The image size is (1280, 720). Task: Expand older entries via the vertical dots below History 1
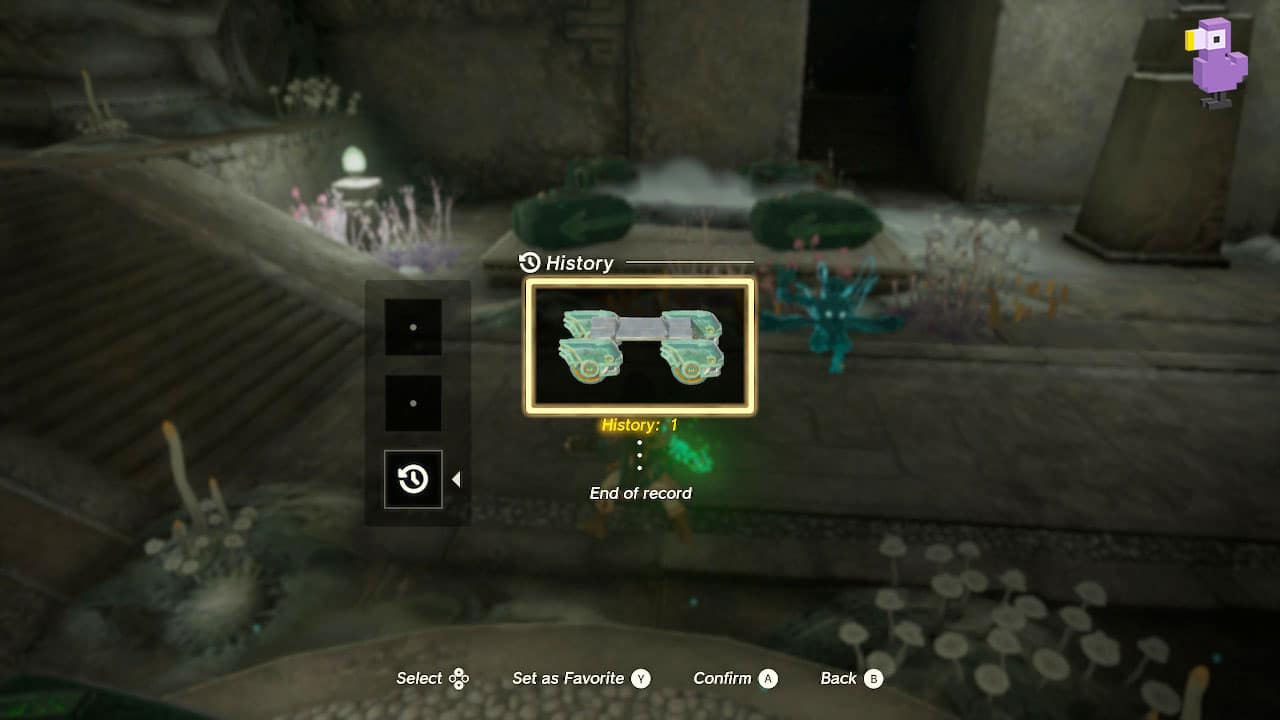[x=639, y=453]
